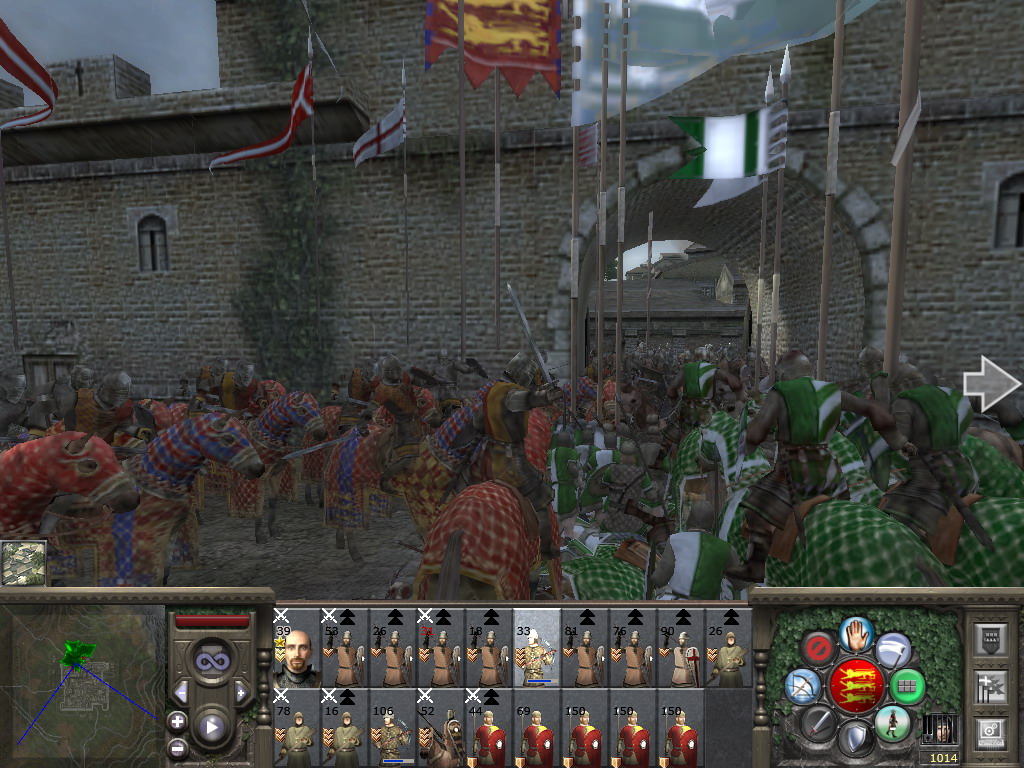Select the red-shield unit card with 69 men
This screenshot has width=1024, height=768.
point(537,728)
